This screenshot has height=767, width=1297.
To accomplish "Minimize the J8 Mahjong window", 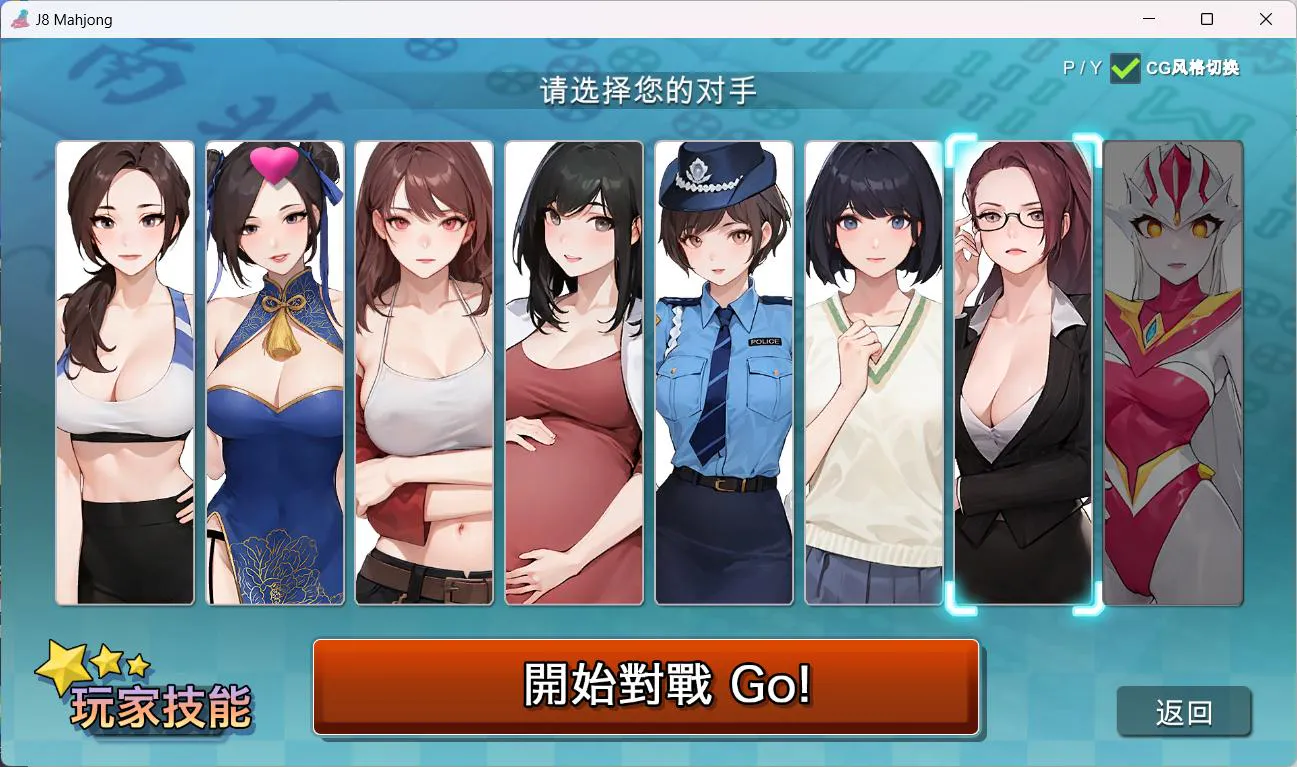I will tap(1146, 19).
